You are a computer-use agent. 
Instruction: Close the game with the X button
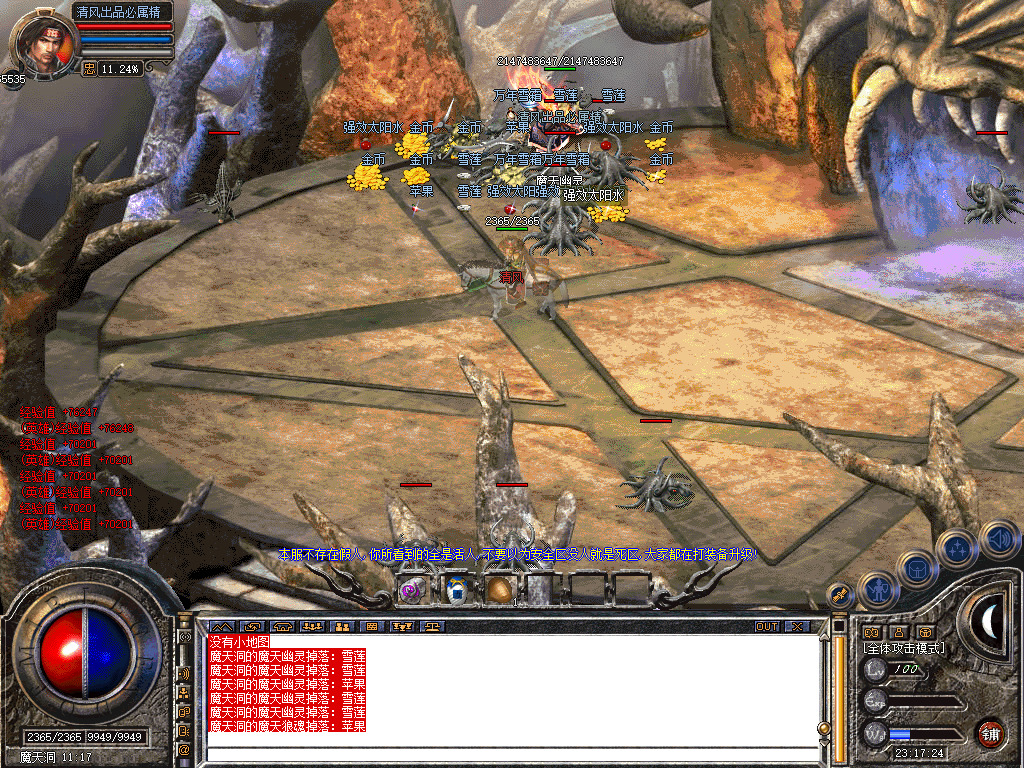(x=796, y=627)
